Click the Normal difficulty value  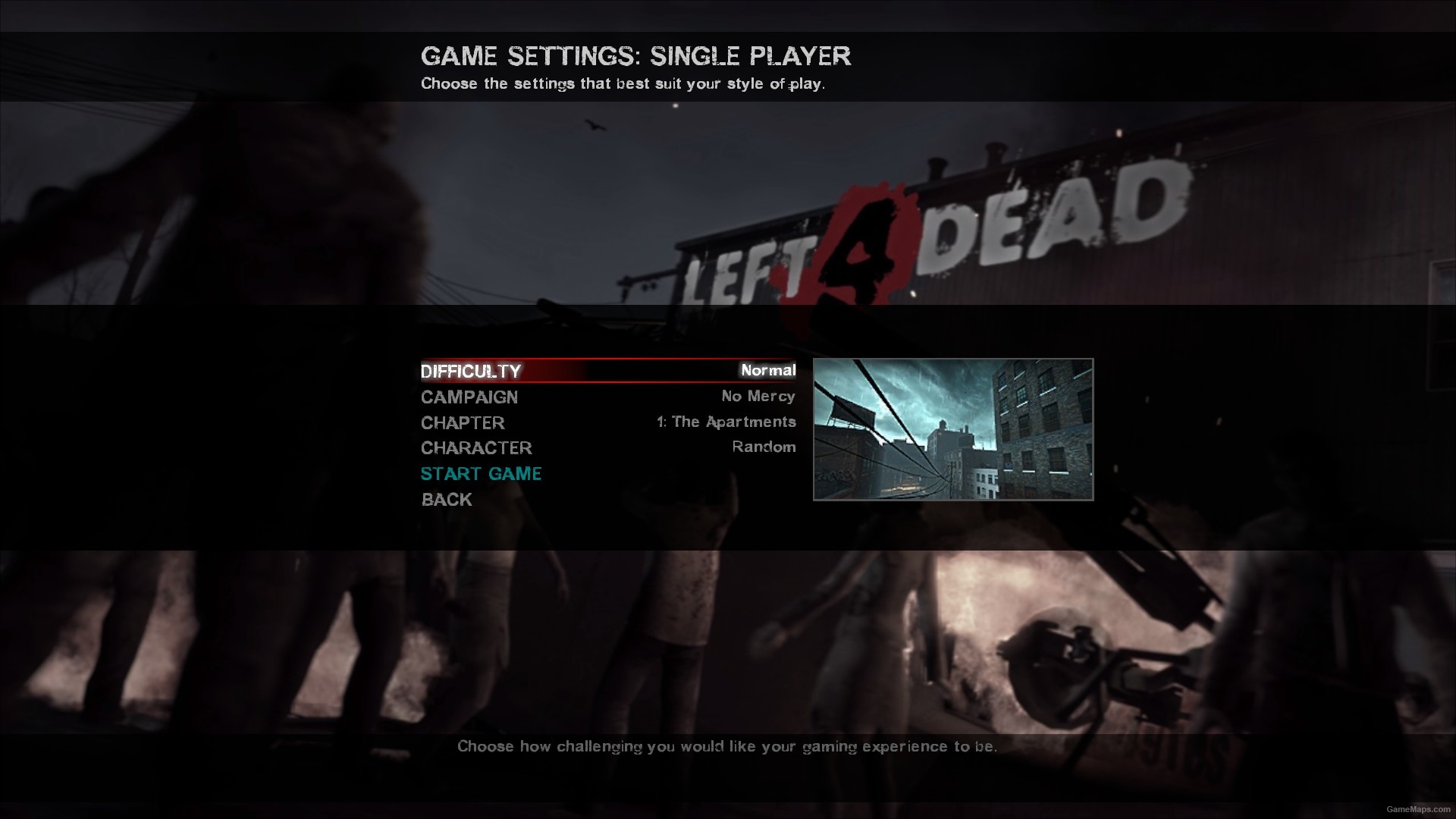[x=769, y=371]
